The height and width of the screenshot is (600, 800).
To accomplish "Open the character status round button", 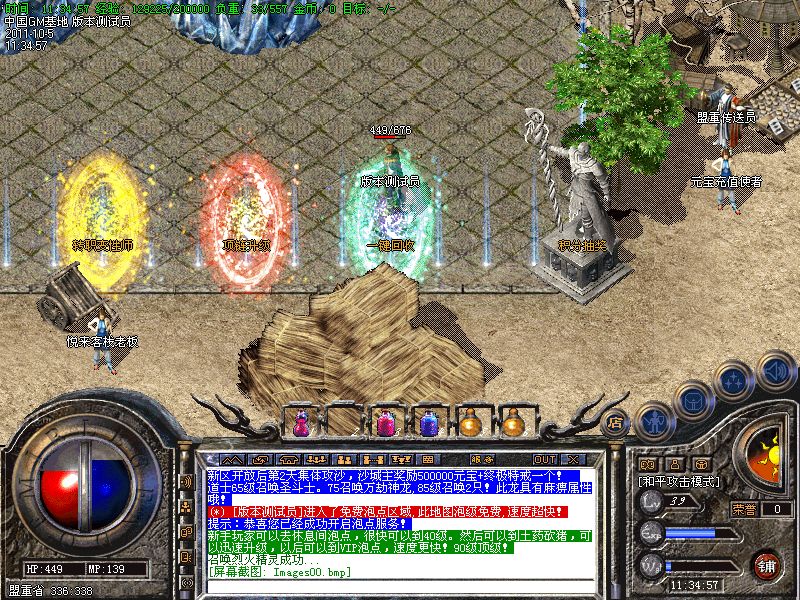I will point(654,420).
